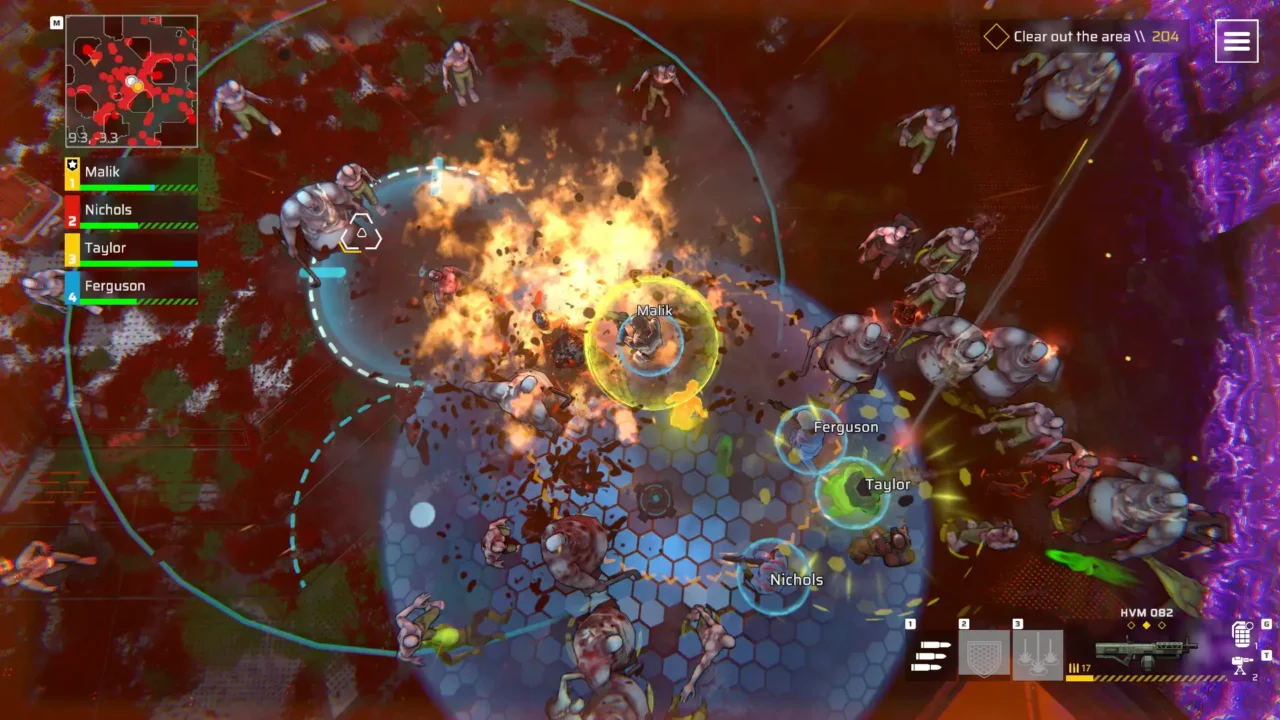Select Ferguson in the squad list
This screenshot has width=1280, height=720.
point(116,285)
